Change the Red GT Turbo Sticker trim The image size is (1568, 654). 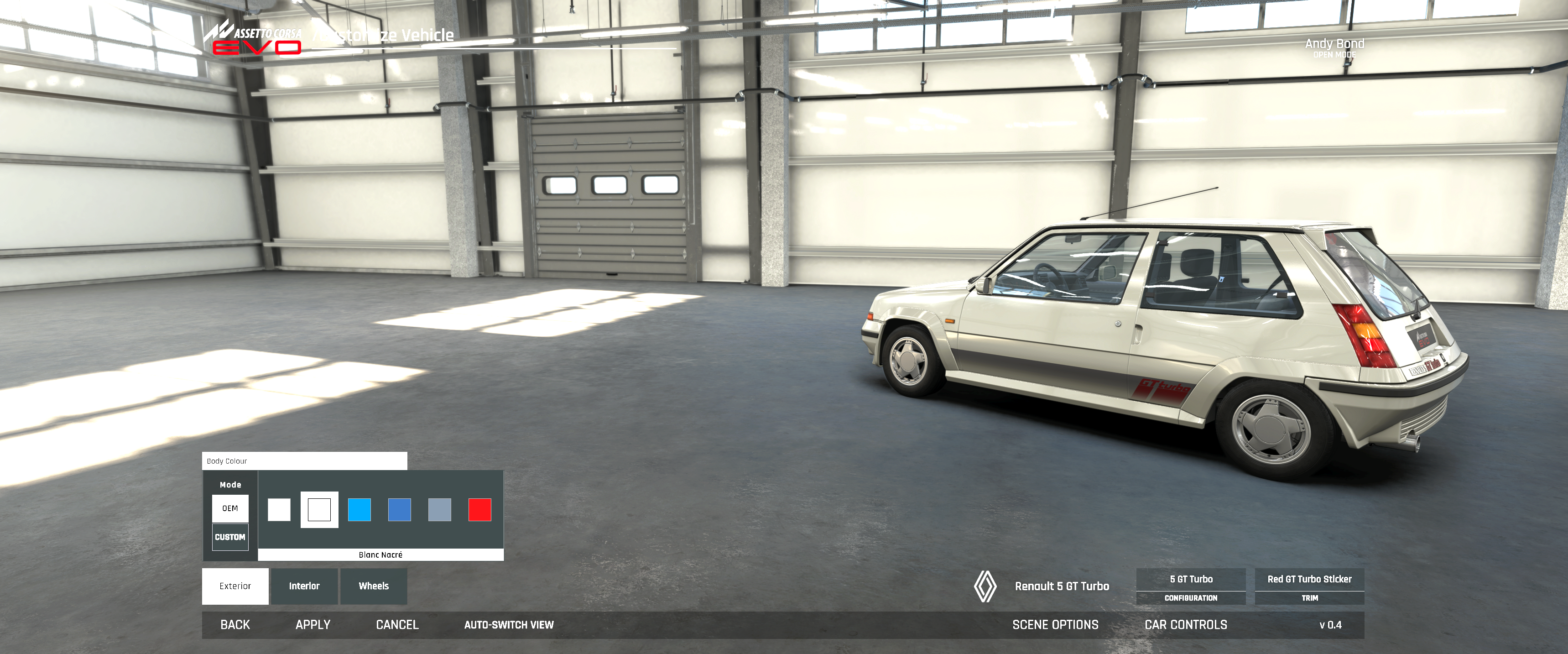point(1309,586)
